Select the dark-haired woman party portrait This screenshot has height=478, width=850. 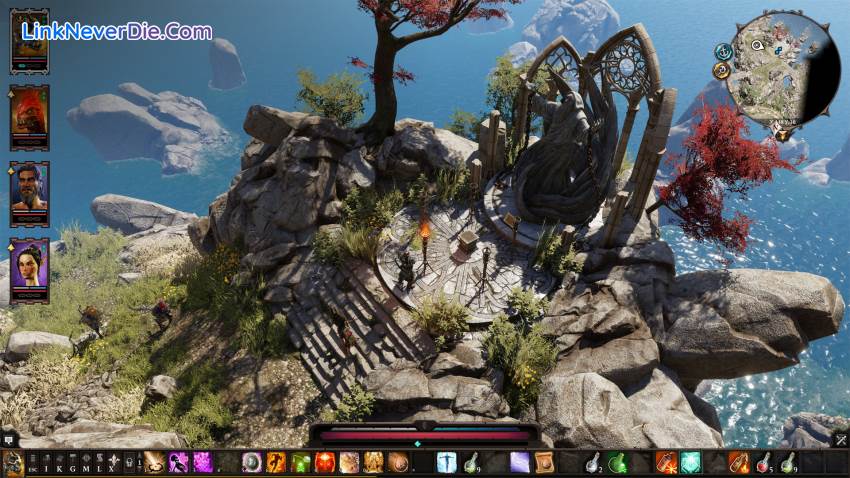click(29, 268)
